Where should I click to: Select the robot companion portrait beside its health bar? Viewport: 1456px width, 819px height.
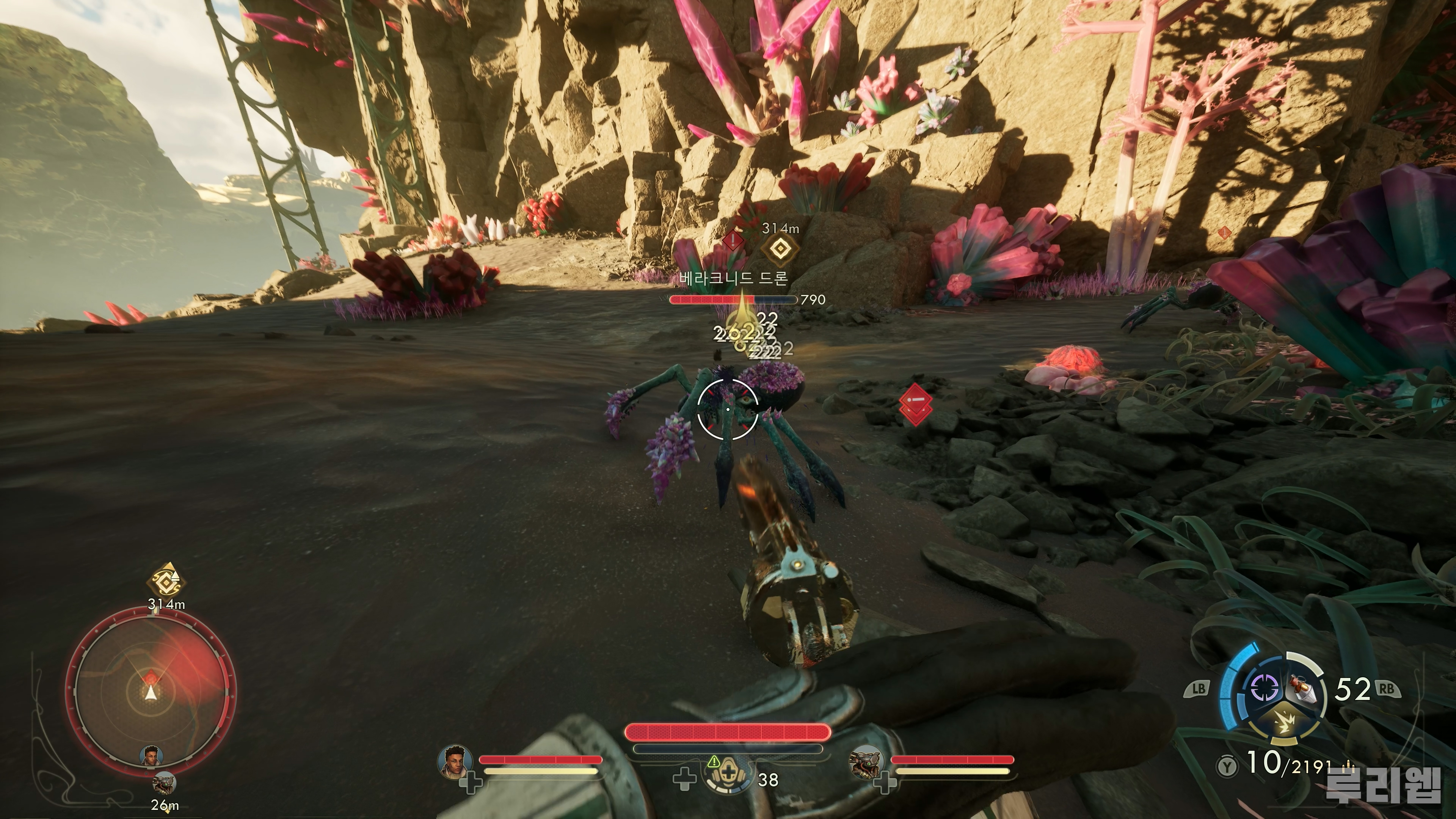pyautogui.click(x=866, y=761)
